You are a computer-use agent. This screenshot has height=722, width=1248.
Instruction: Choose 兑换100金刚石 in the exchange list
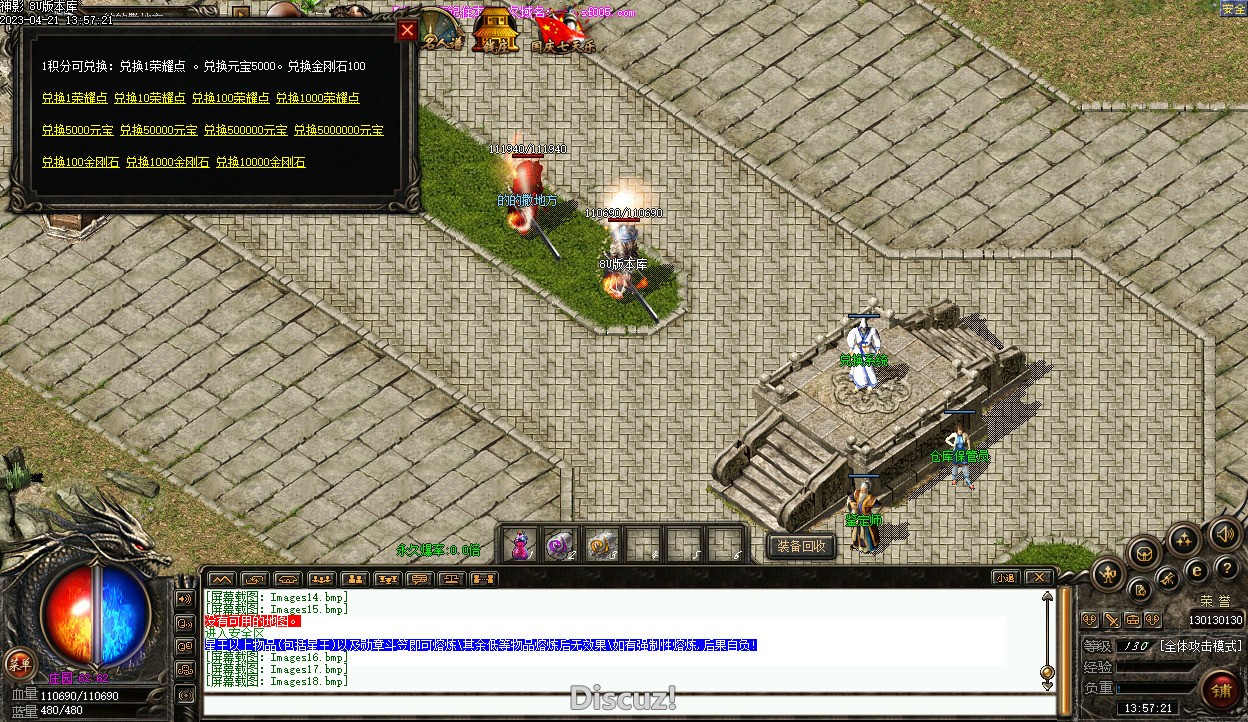tap(80, 162)
